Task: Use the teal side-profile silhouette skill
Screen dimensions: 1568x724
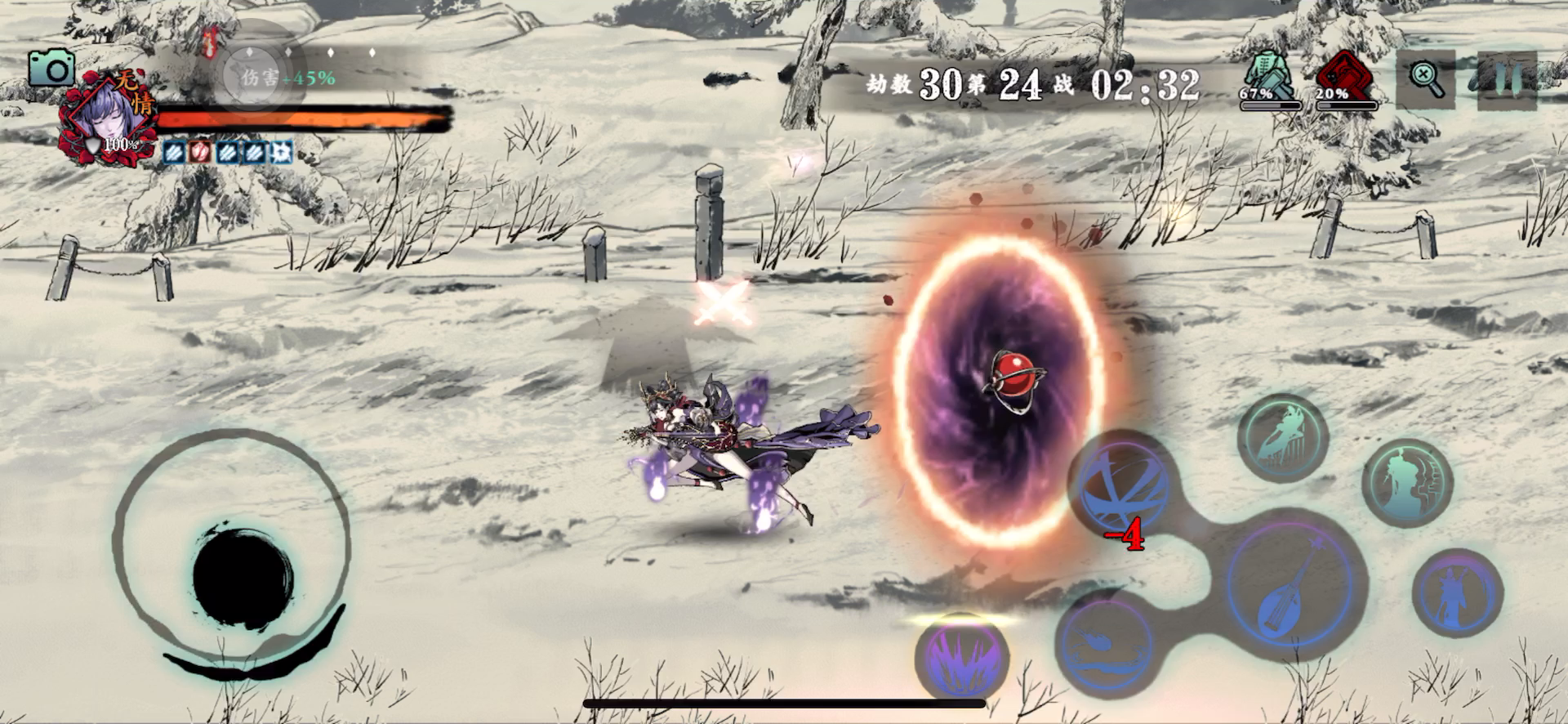Action: [1407, 482]
